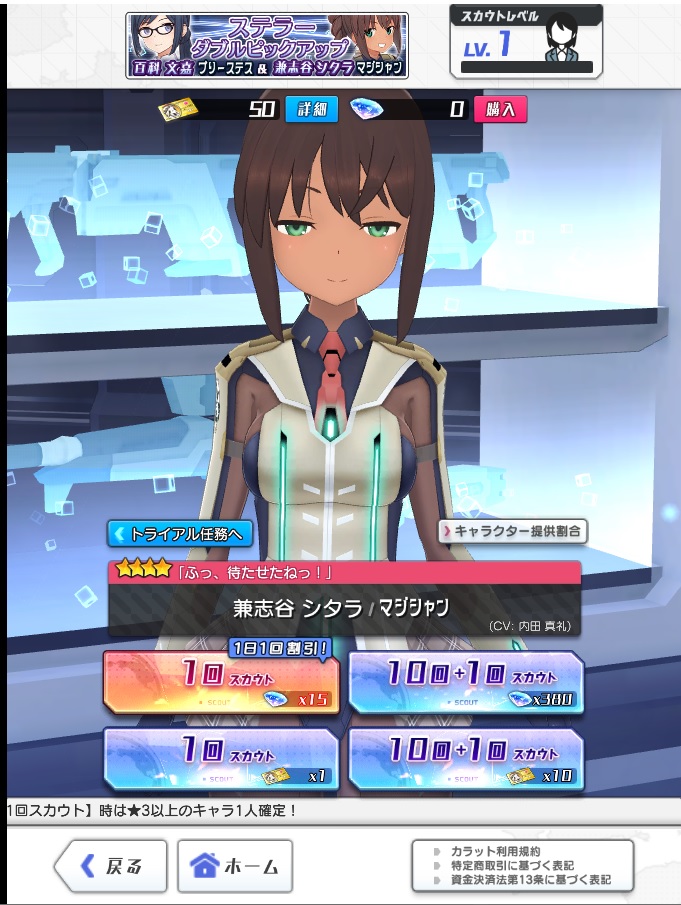Tap the 購入 purchase button
Viewport: 681px width, 905px height.
(x=500, y=109)
